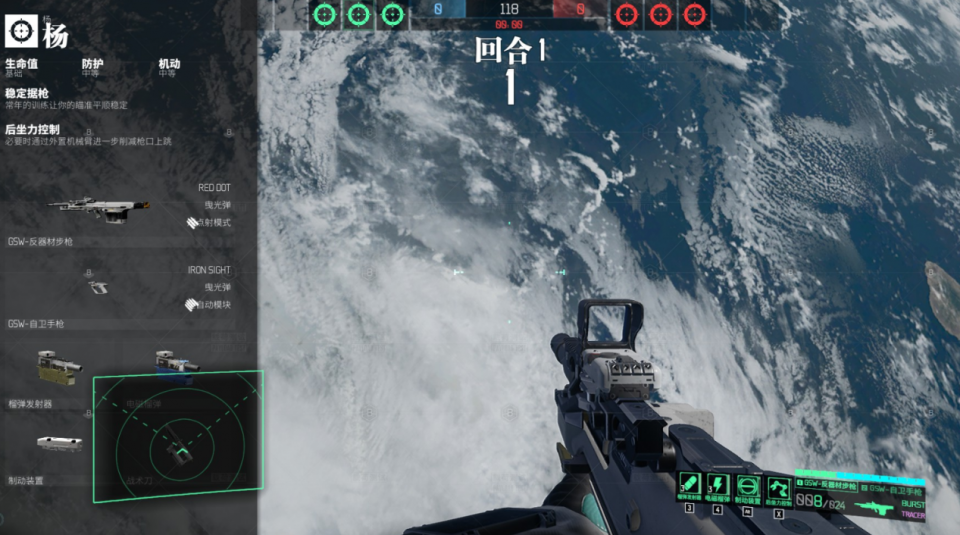Select the white braking device item
The width and height of the screenshot is (960, 535).
[59, 443]
